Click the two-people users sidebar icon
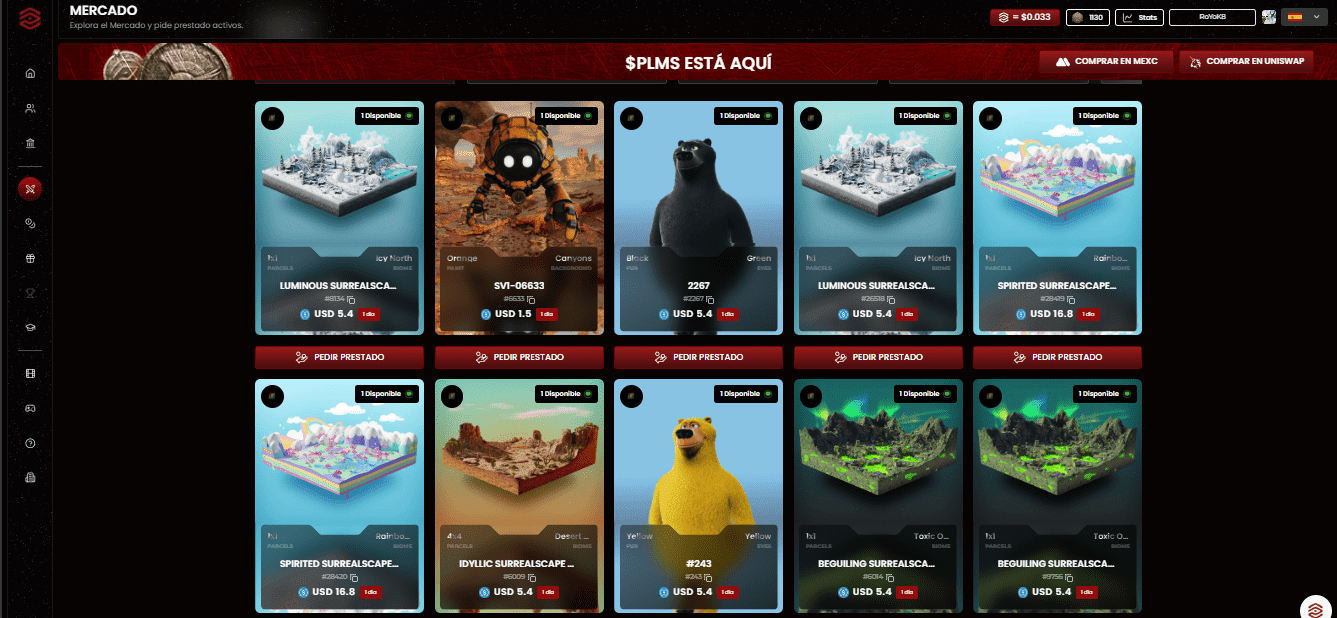 coord(30,108)
